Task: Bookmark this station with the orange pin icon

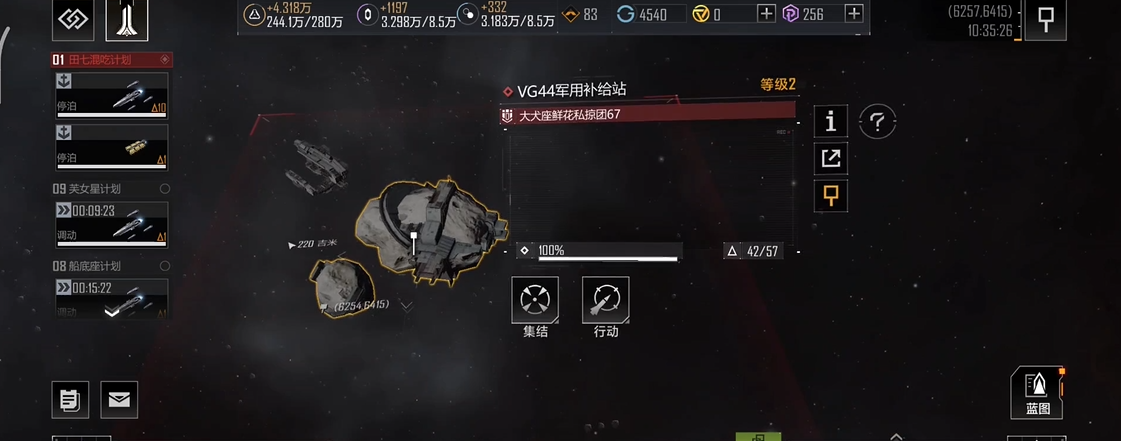Action: pos(830,196)
